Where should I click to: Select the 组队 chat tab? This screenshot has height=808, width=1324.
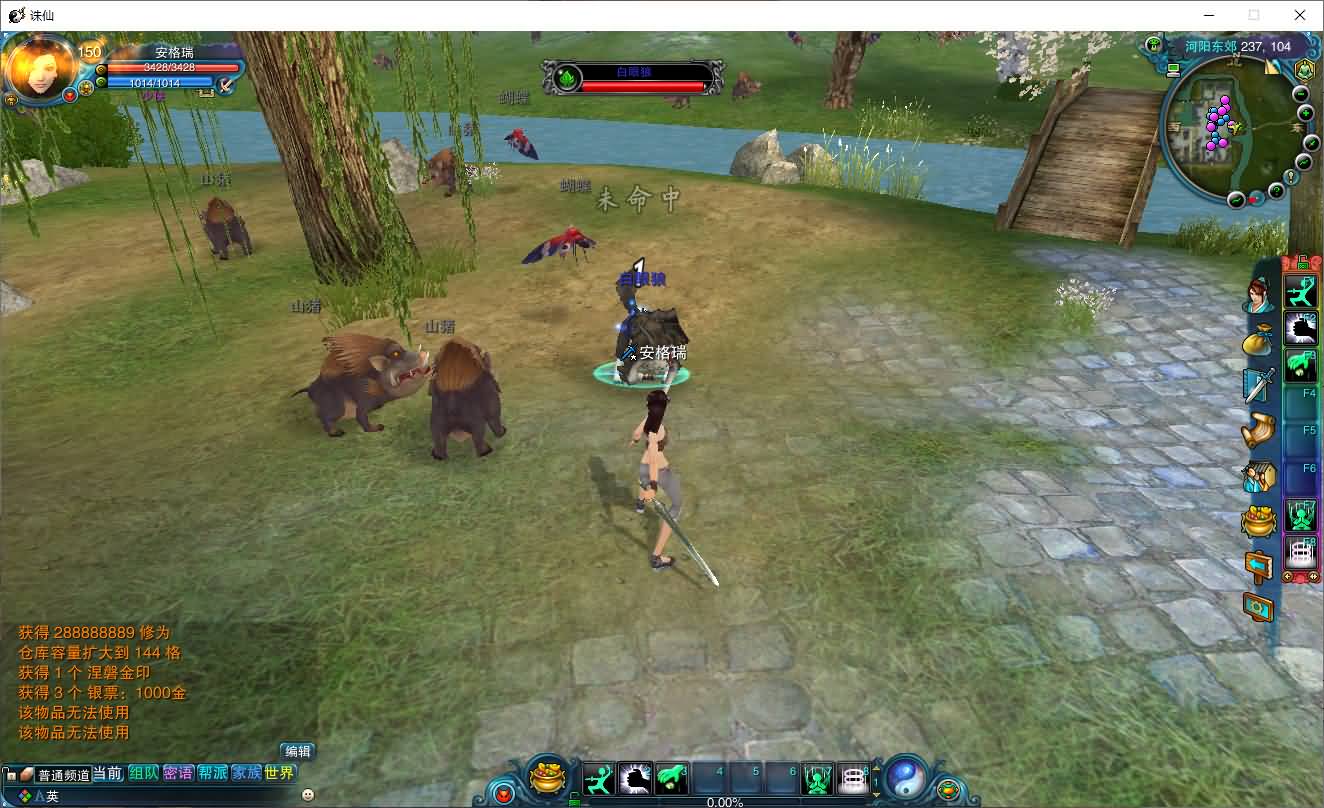(x=143, y=773)
